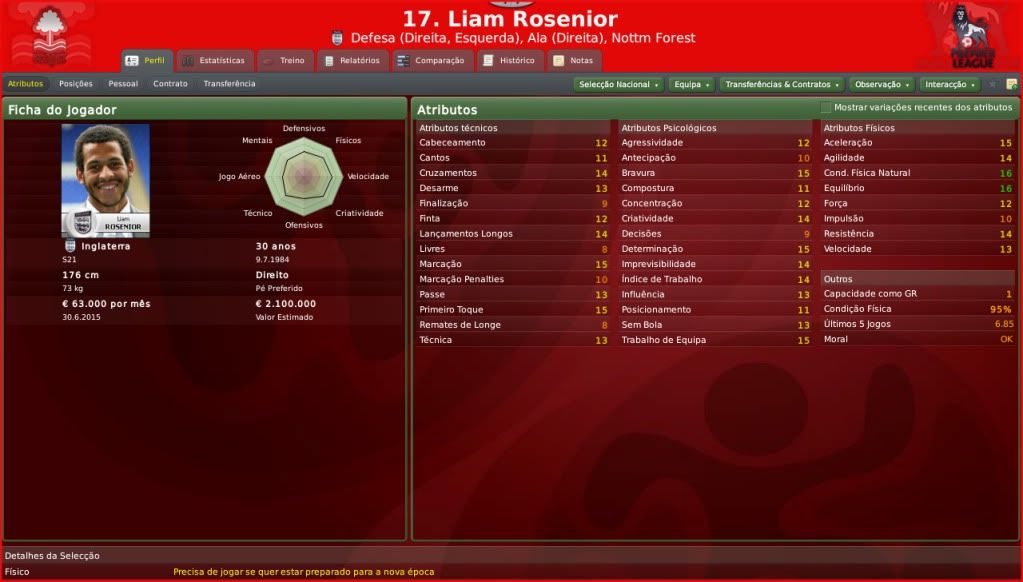1023x582 pixels.
Task: Open the Notas tab
Action: coord(573,60)
